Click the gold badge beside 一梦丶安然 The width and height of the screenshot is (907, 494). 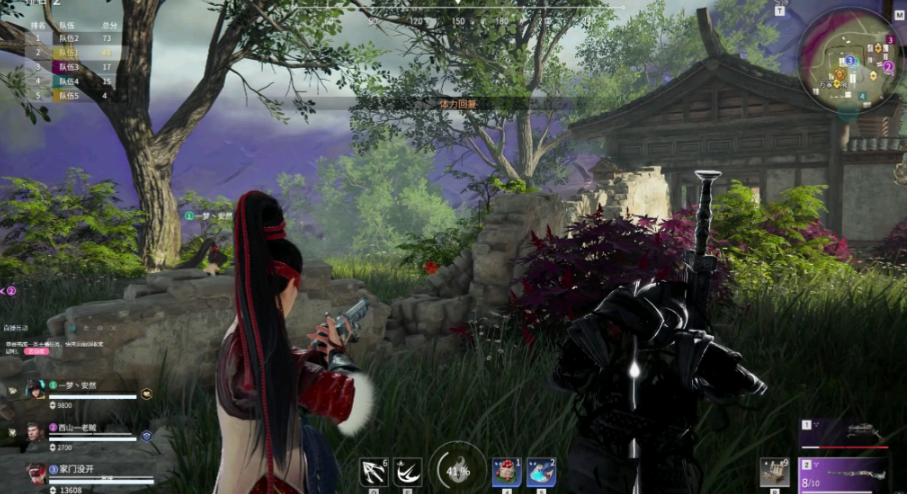tap(147, 394)
